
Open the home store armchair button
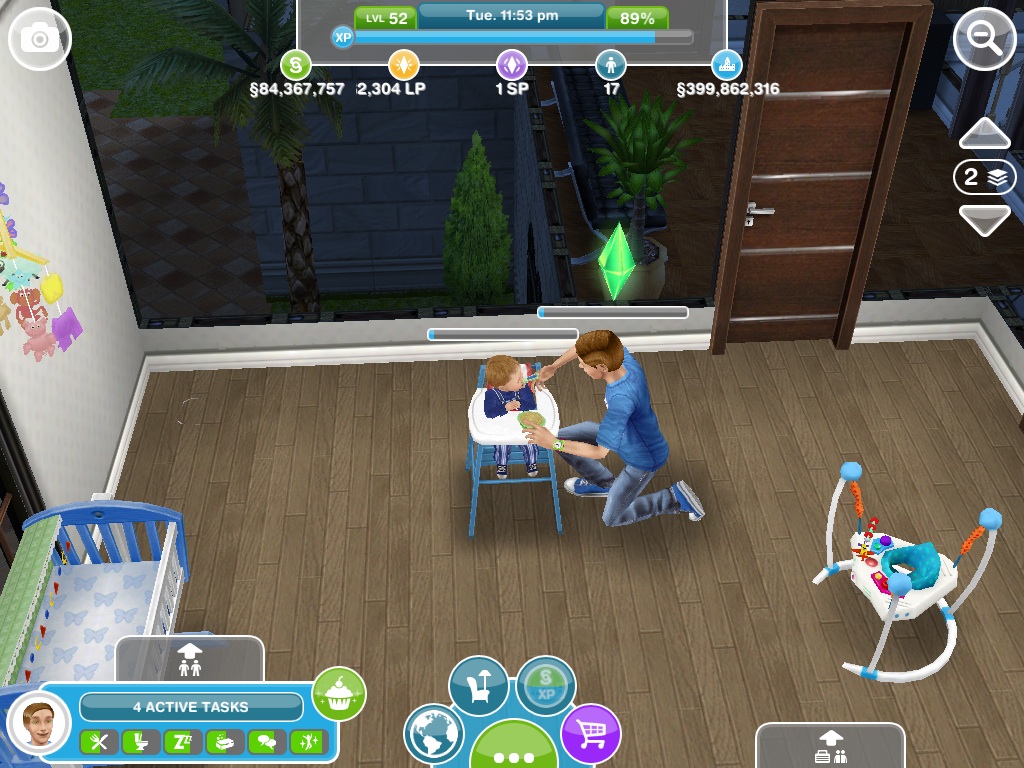point(478,686)
